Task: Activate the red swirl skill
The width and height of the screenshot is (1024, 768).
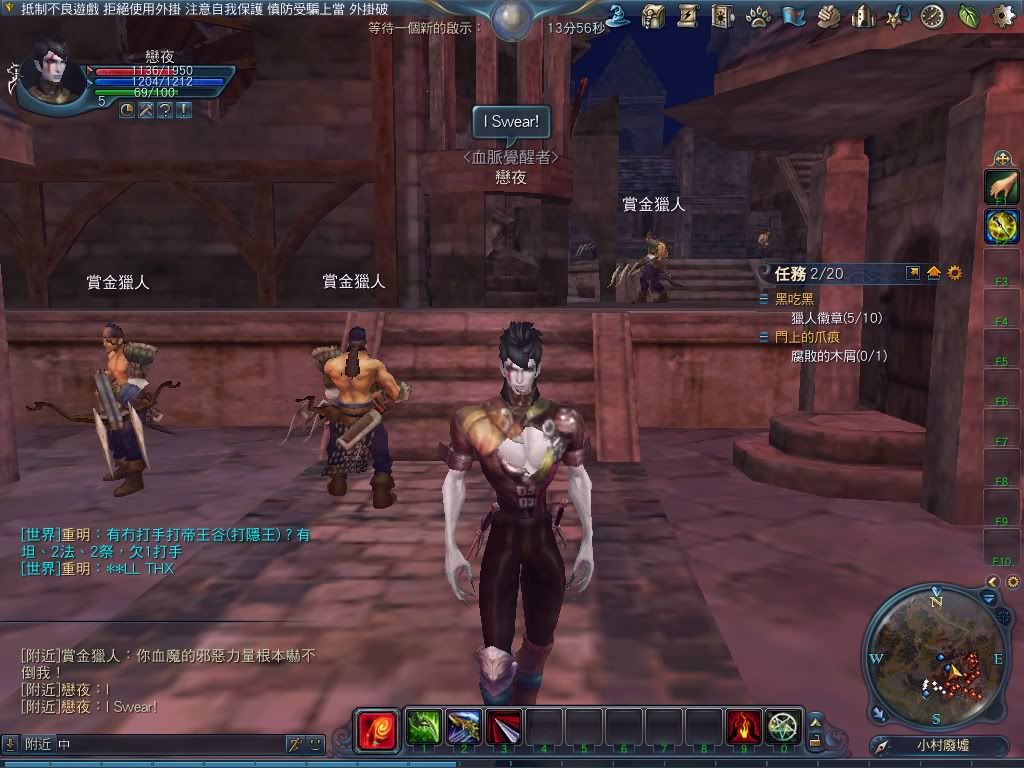Action: click(377, 727)
